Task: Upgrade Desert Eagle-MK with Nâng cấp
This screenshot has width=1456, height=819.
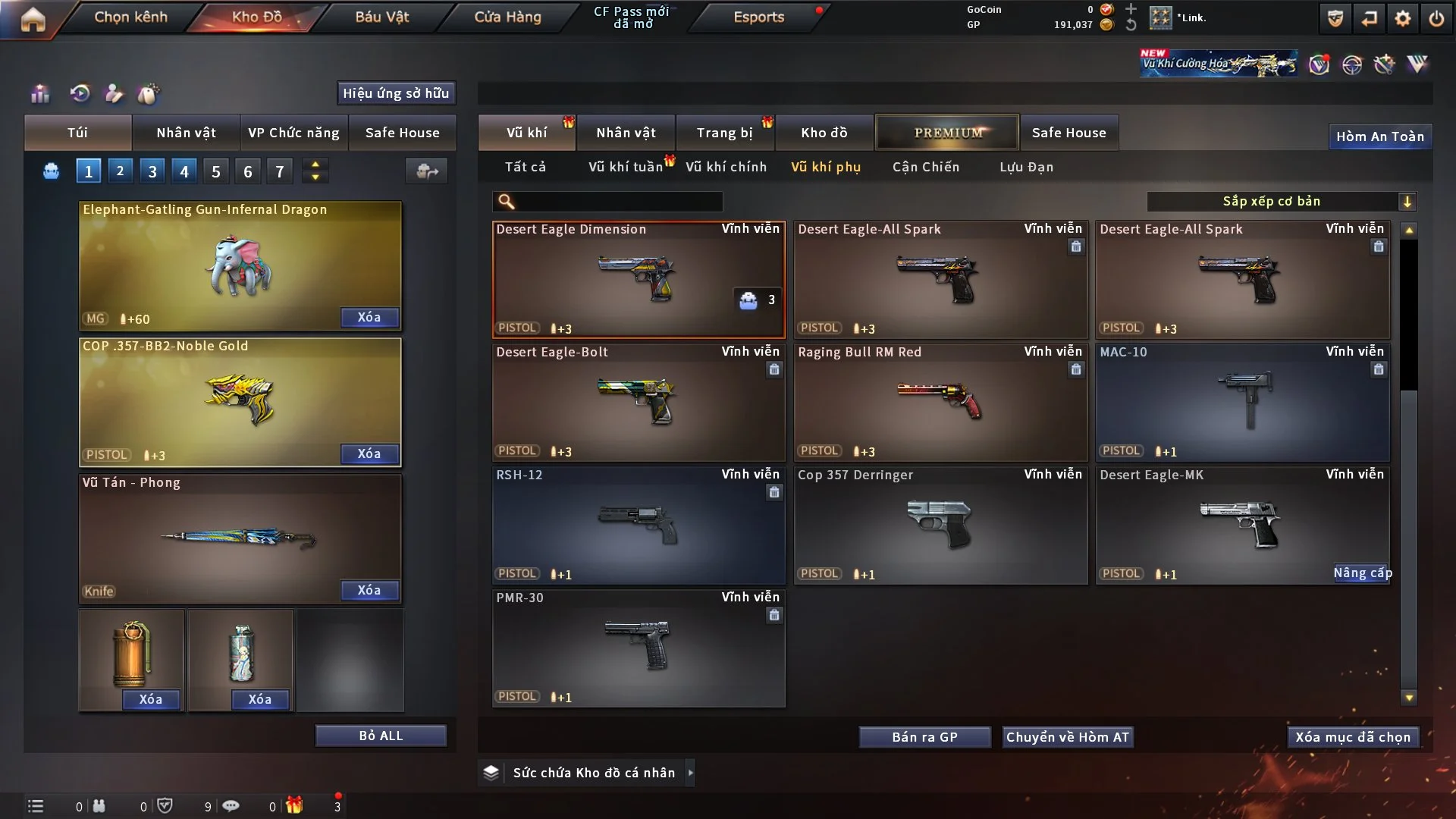Action: (x=1362, y=573)
